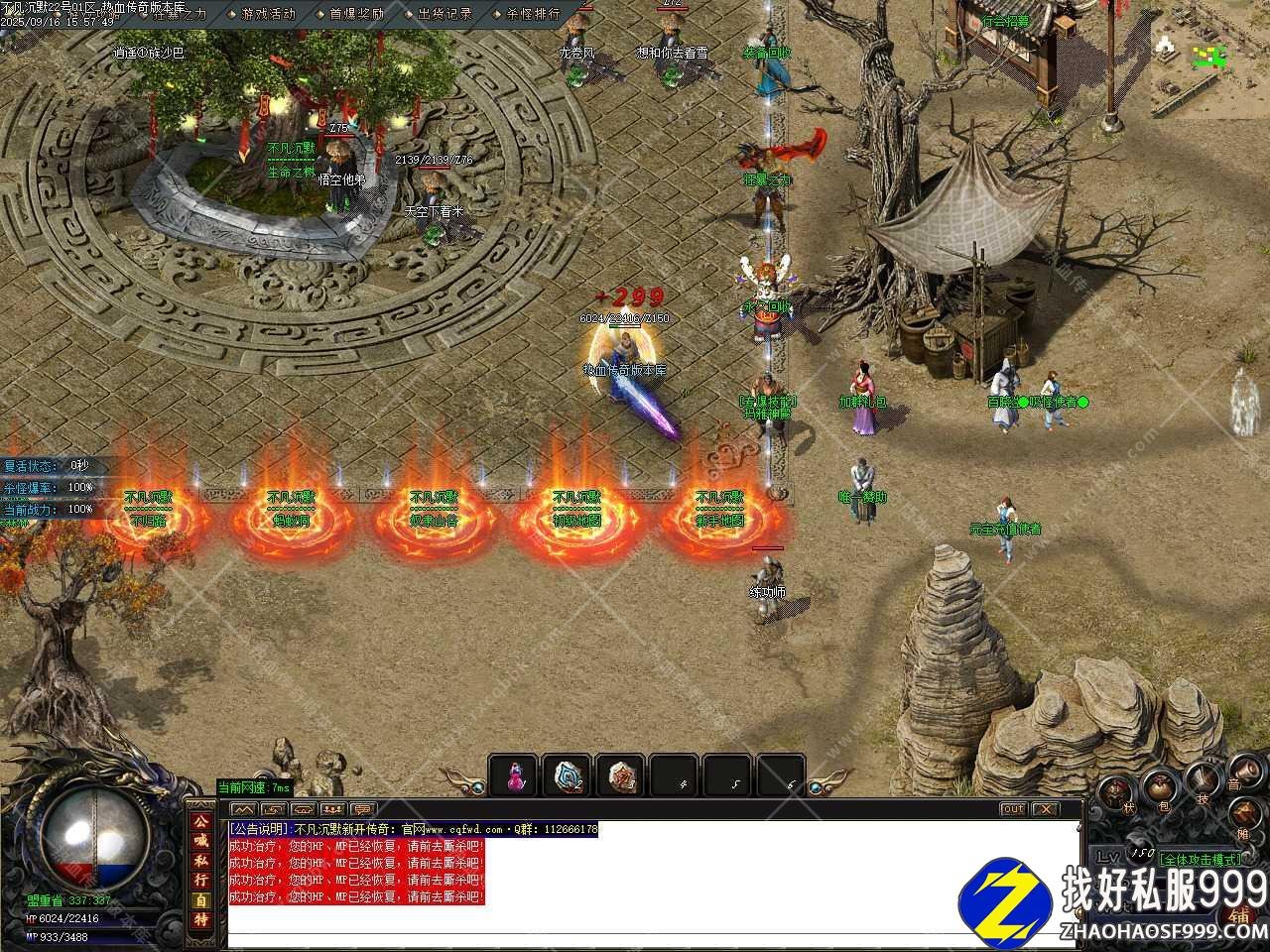This screenshot has height=952, width=1270.
Task: Open the bag (包) inventory
Action: point(1160,788)
